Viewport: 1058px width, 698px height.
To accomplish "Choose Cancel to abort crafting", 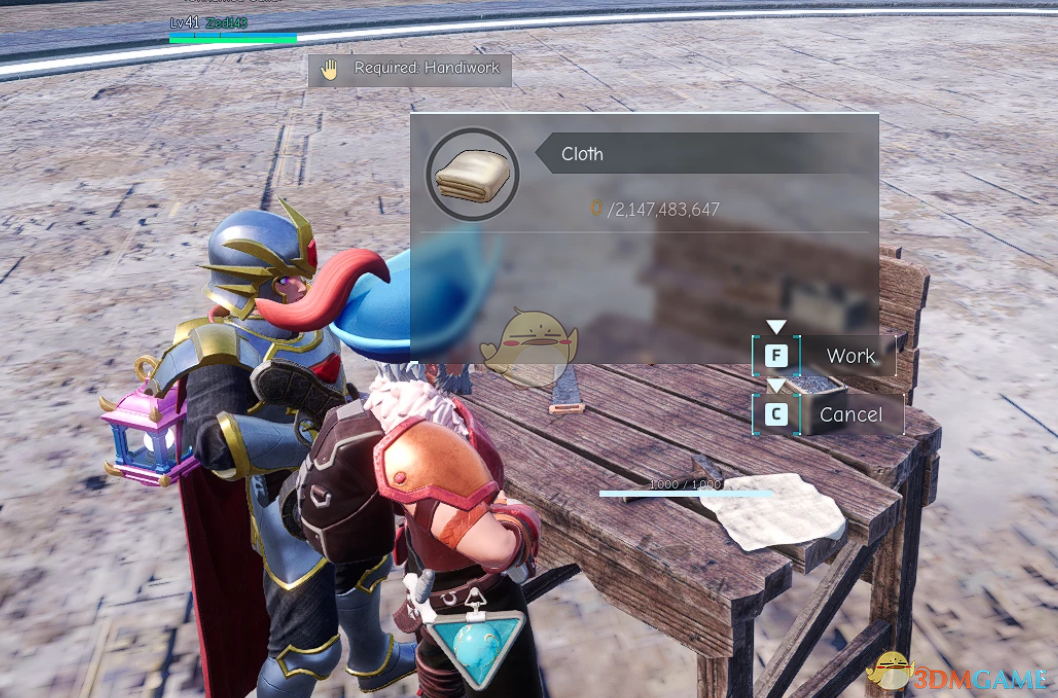I will 850,415.
